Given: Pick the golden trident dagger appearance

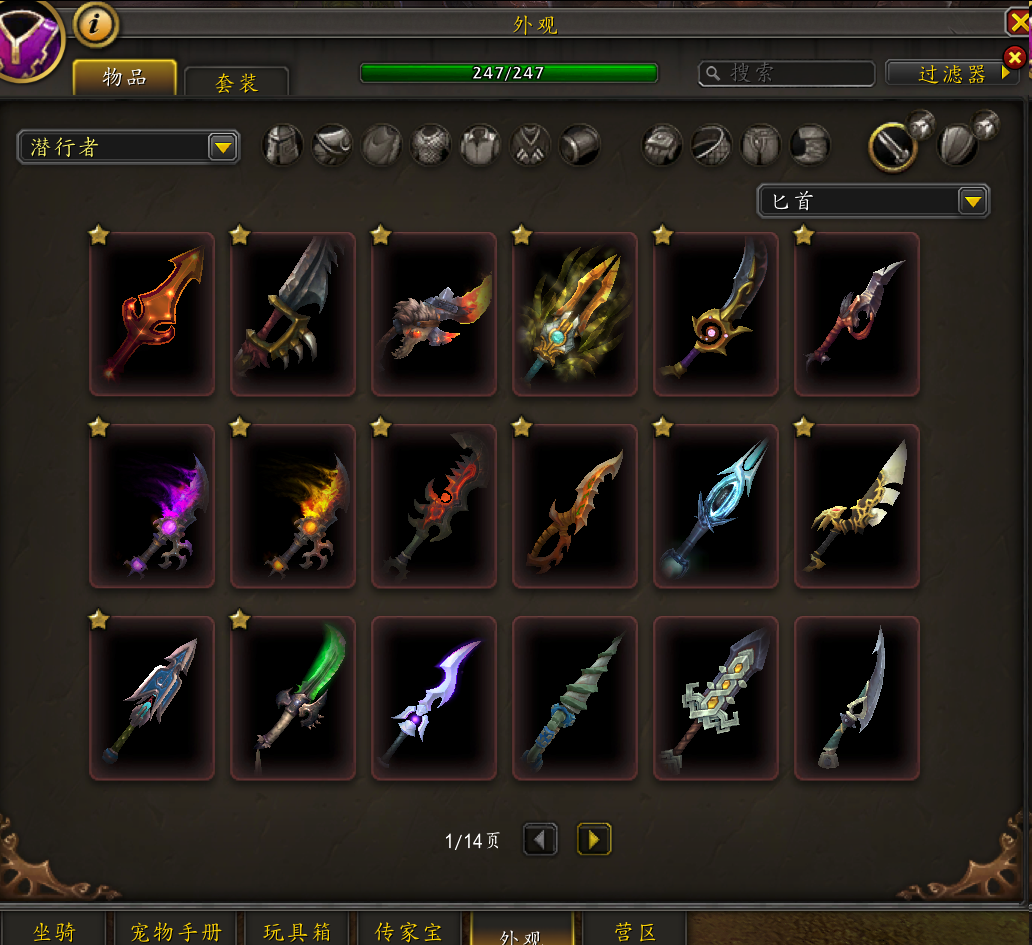Looking at the screenshot, I should [575, 314].
